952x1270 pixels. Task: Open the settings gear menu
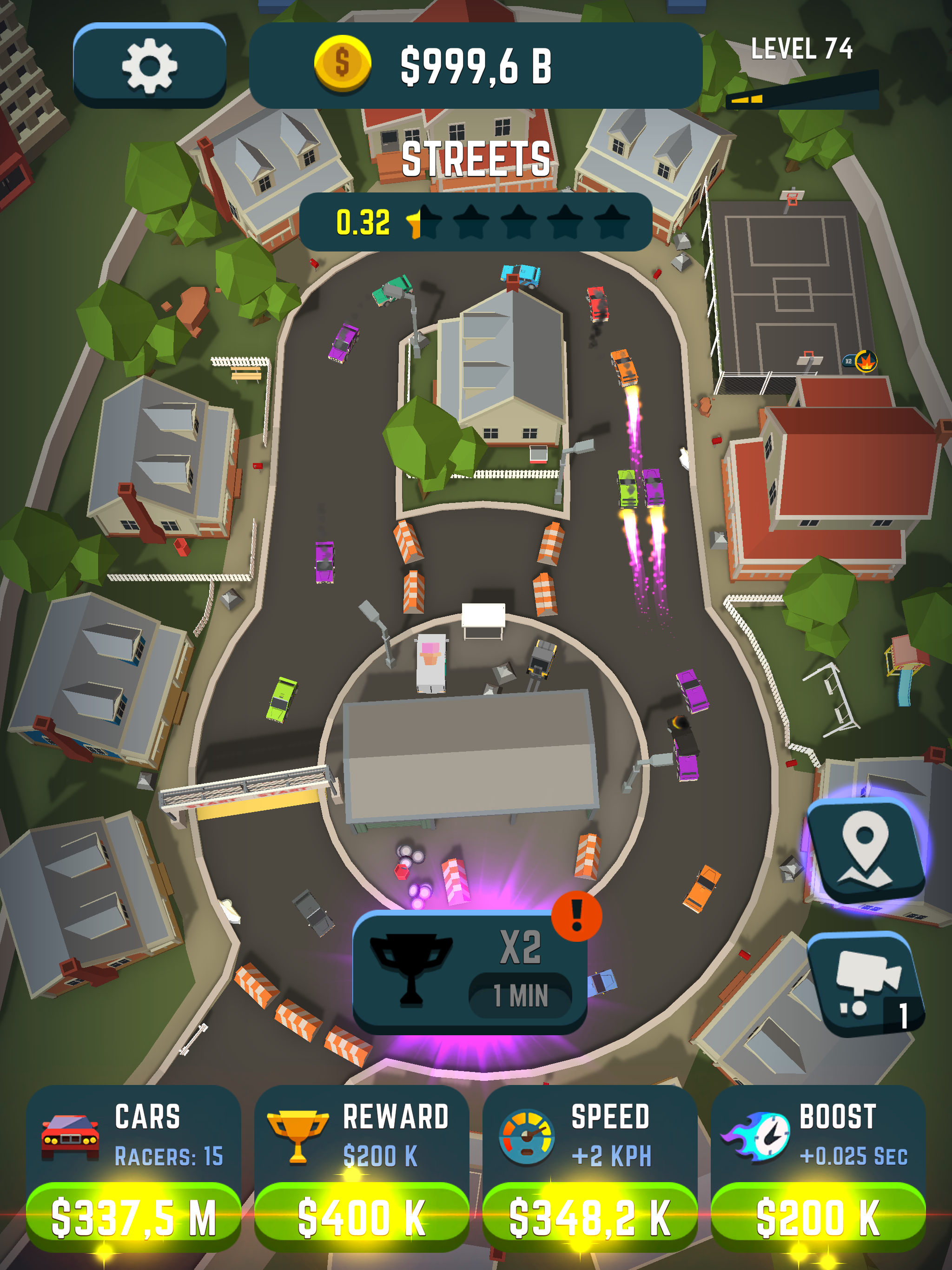click(149, 66)
